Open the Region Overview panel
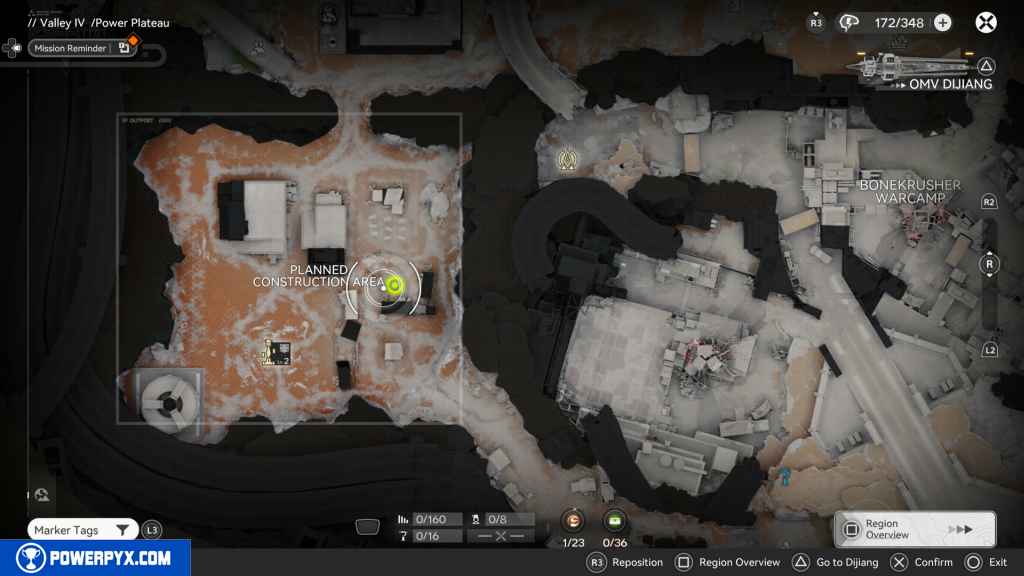1024x576 pixels. [x=914, y=529]
